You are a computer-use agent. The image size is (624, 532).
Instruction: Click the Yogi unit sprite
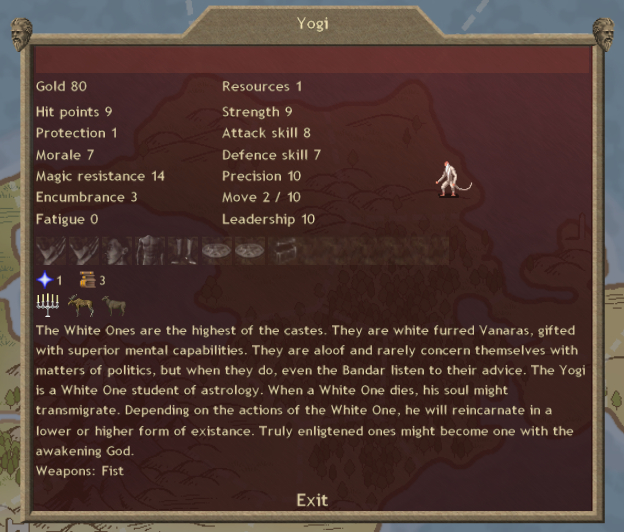(449, 178)
